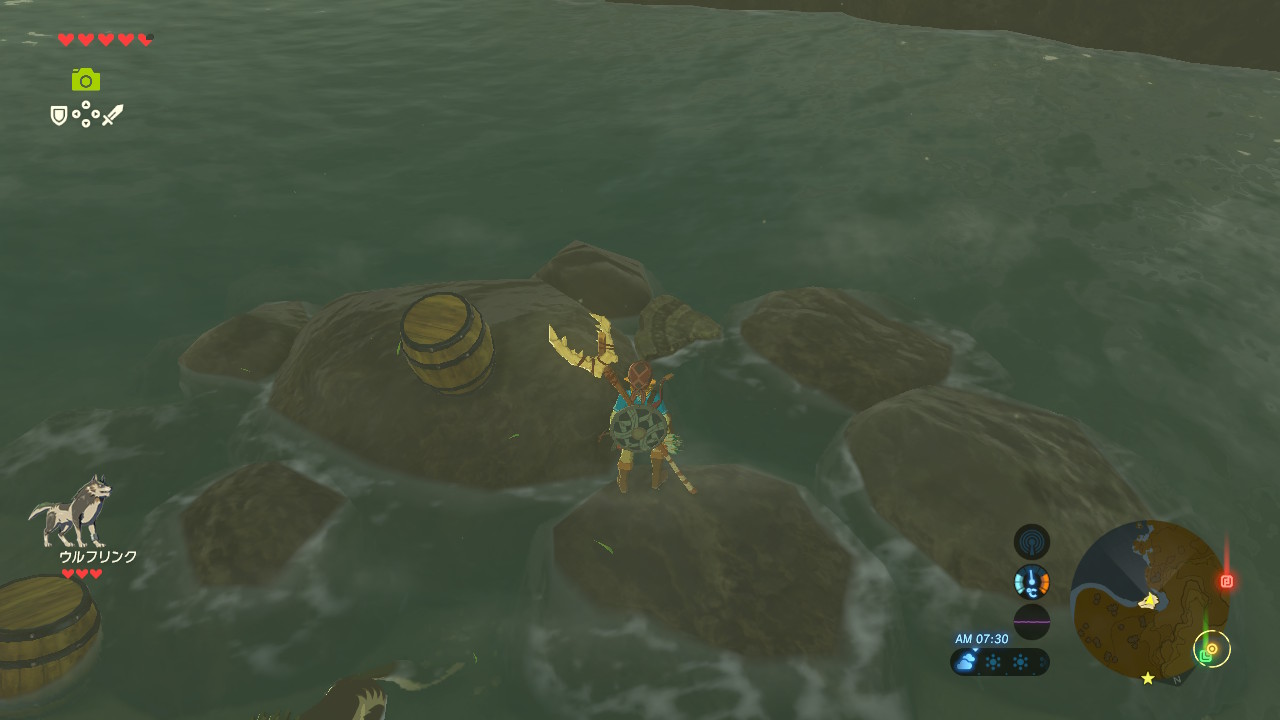Select the red marker beside the minimap

[x=1227, y=581]
